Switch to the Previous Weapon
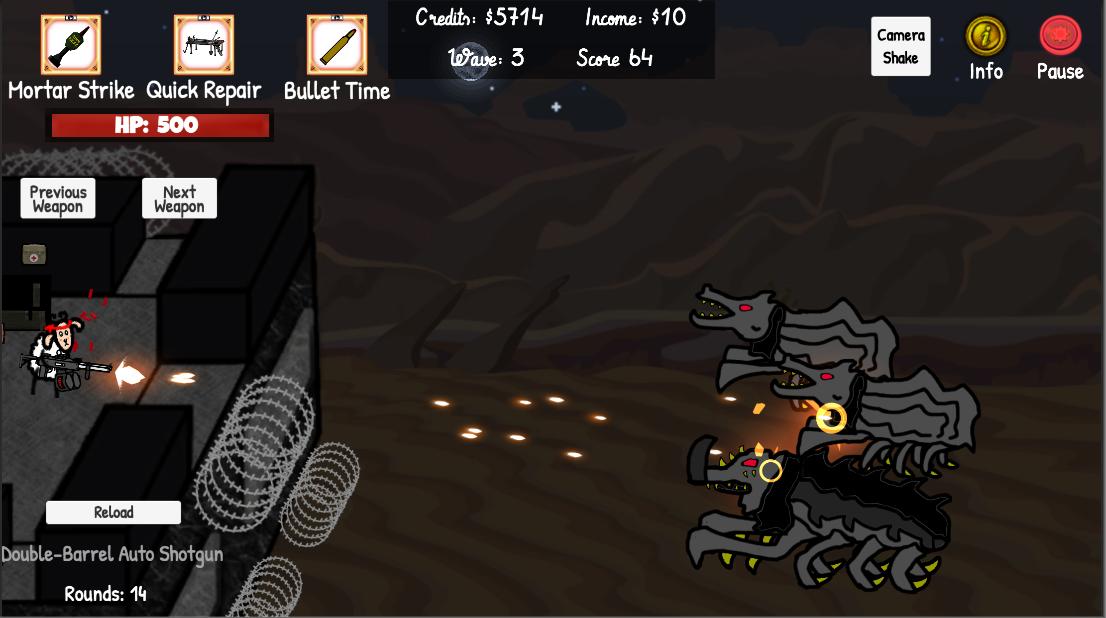Viewport: 1106px width, 618px height. (58, 198)
